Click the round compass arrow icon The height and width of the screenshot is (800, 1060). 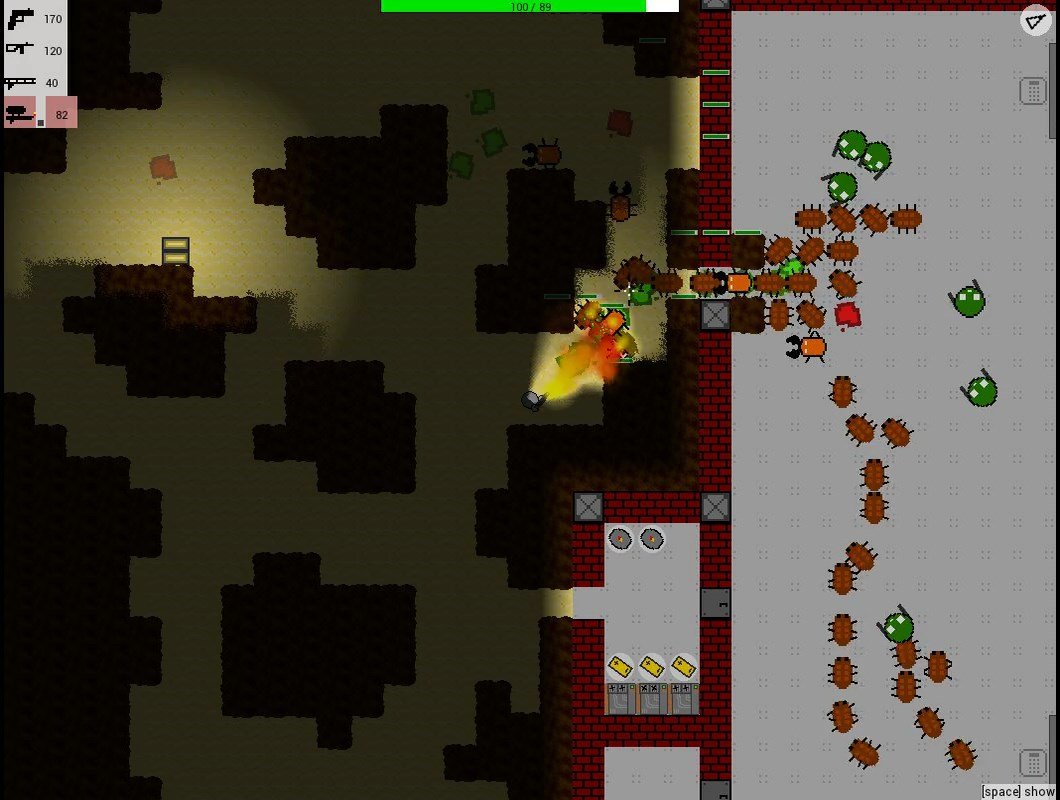[1034, 21]
